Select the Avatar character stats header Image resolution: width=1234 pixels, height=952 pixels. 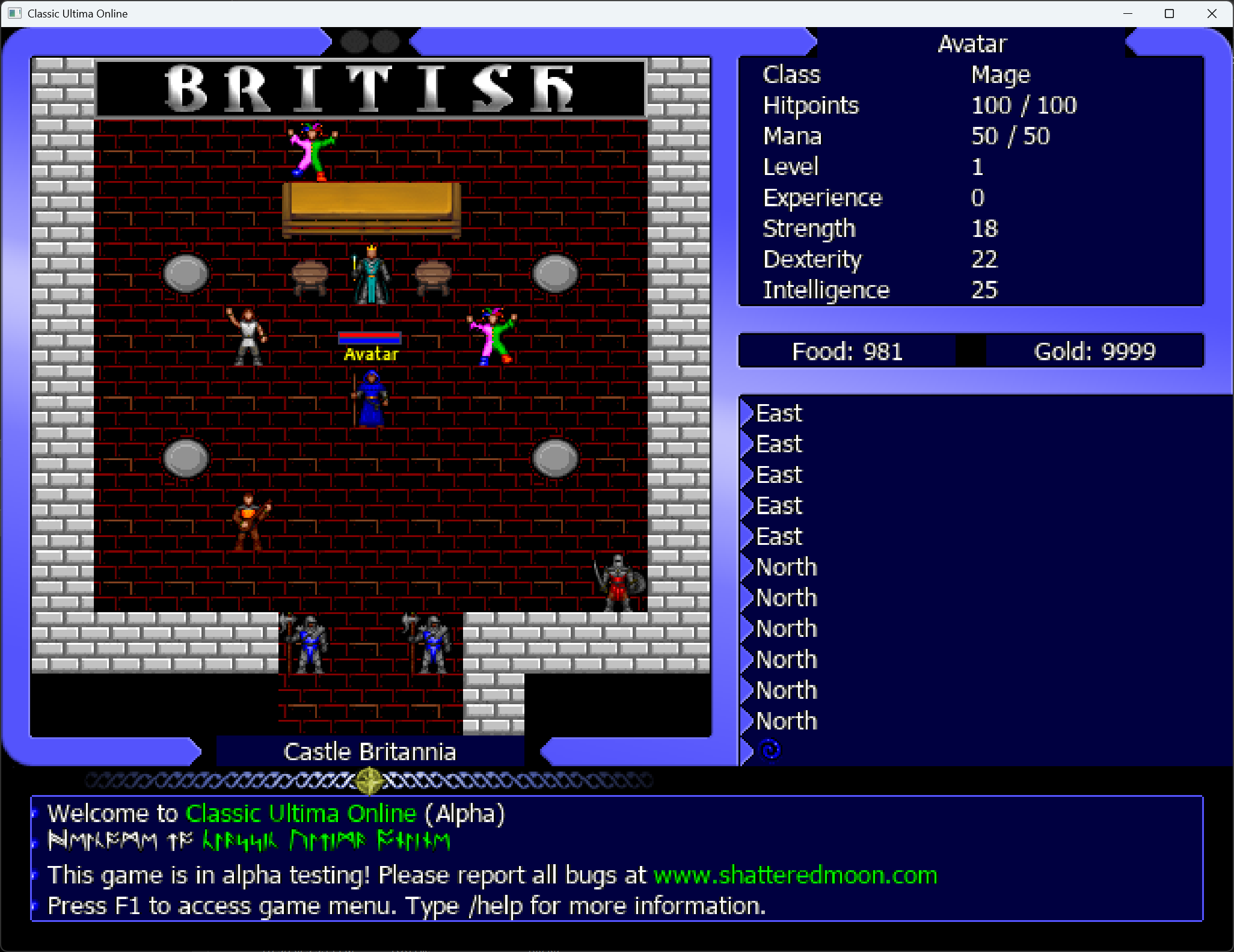pyautogui.click(x=972, y=44)
